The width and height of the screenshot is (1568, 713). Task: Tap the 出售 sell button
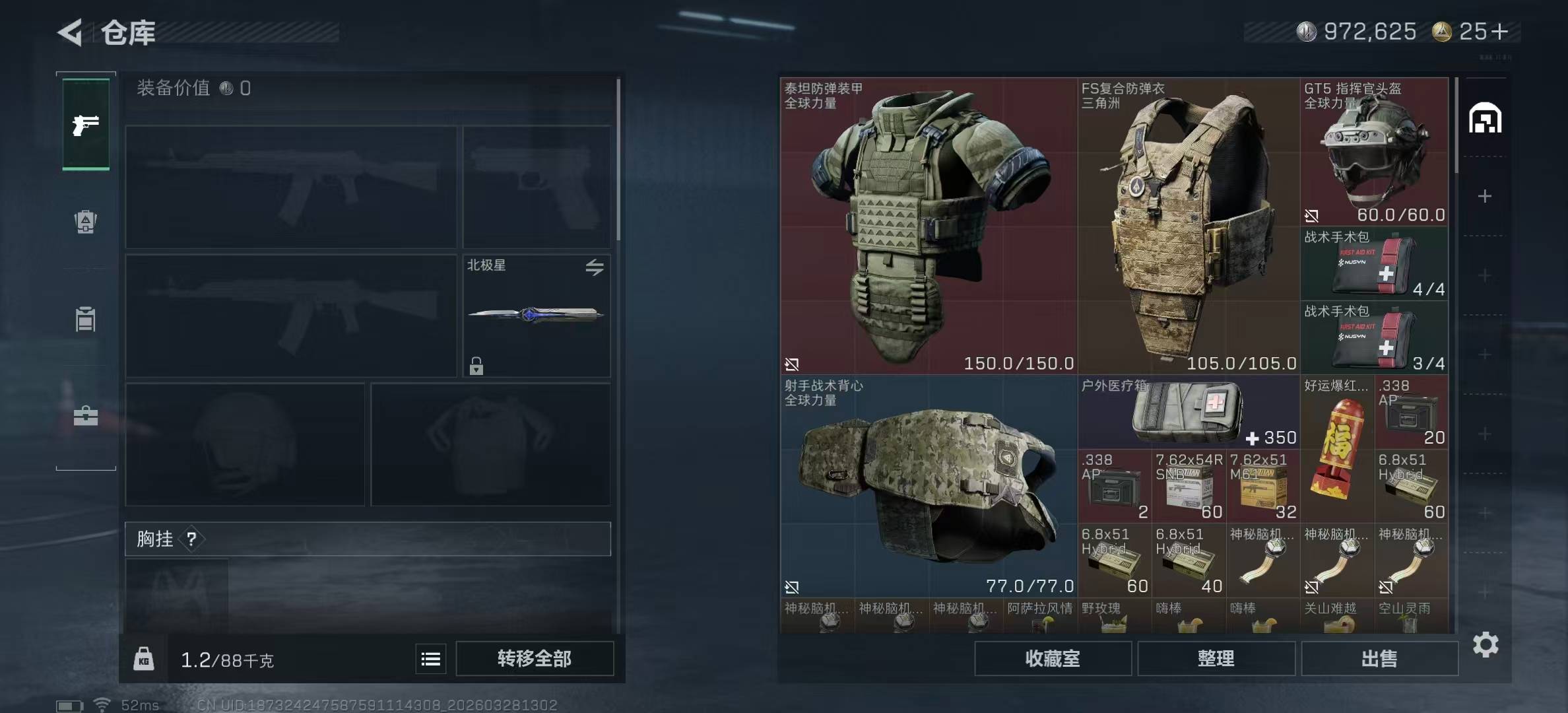point(1379,658)
